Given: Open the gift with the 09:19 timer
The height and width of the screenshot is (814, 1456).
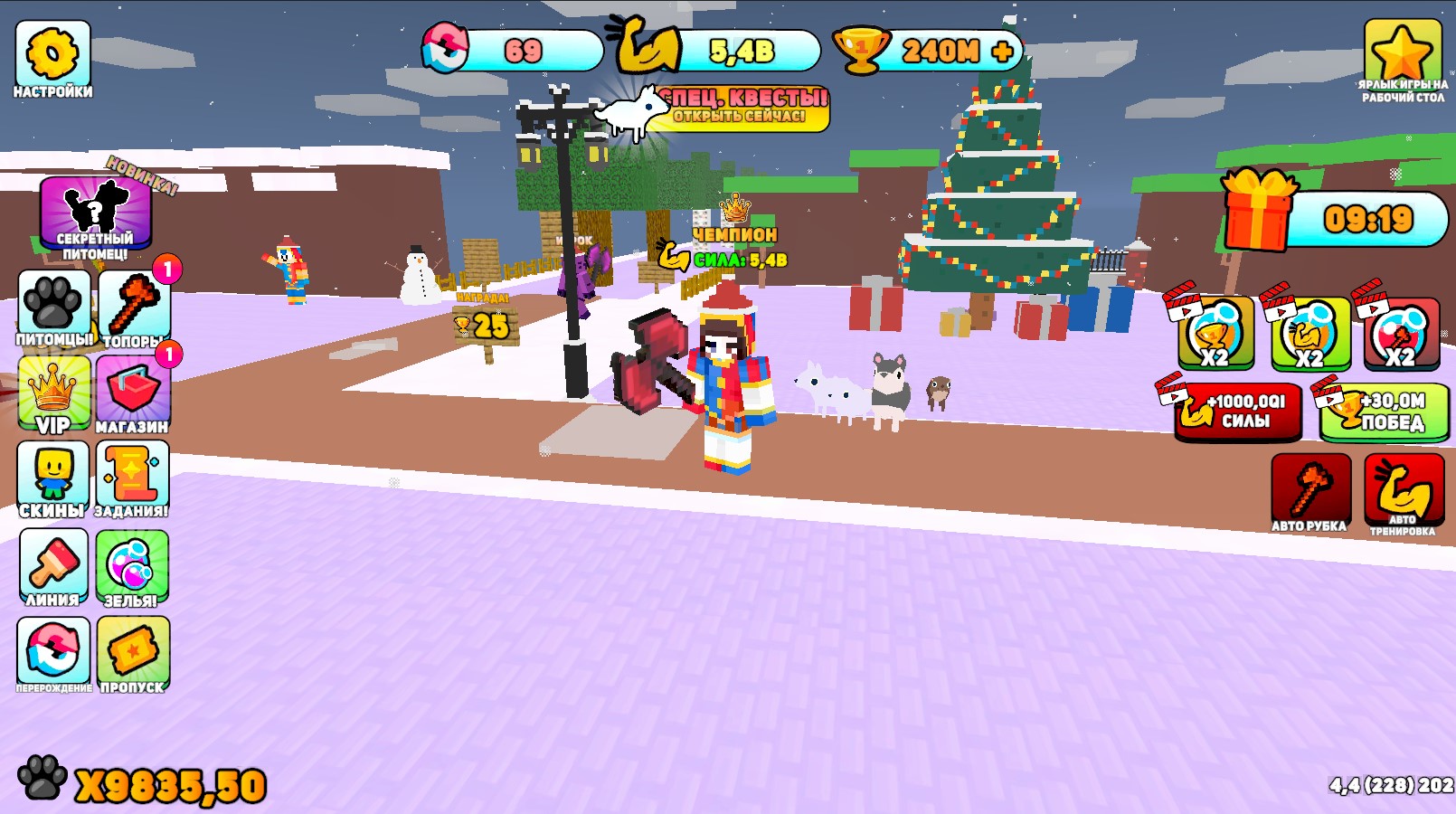Looking at the screenshot, I should point(1257,210).
